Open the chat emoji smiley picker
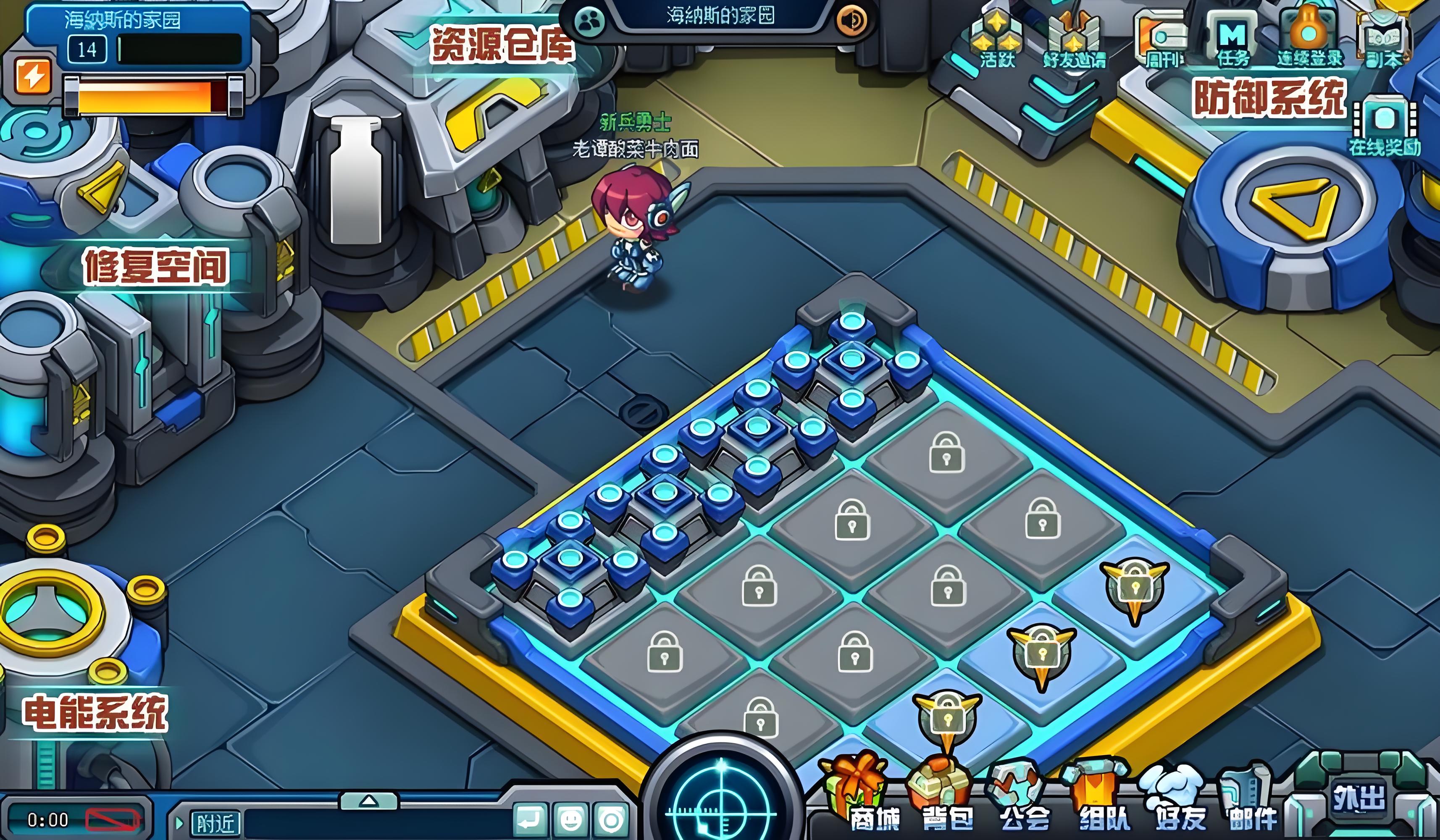Screen dimensions: 1440x840 click(570, 821)
